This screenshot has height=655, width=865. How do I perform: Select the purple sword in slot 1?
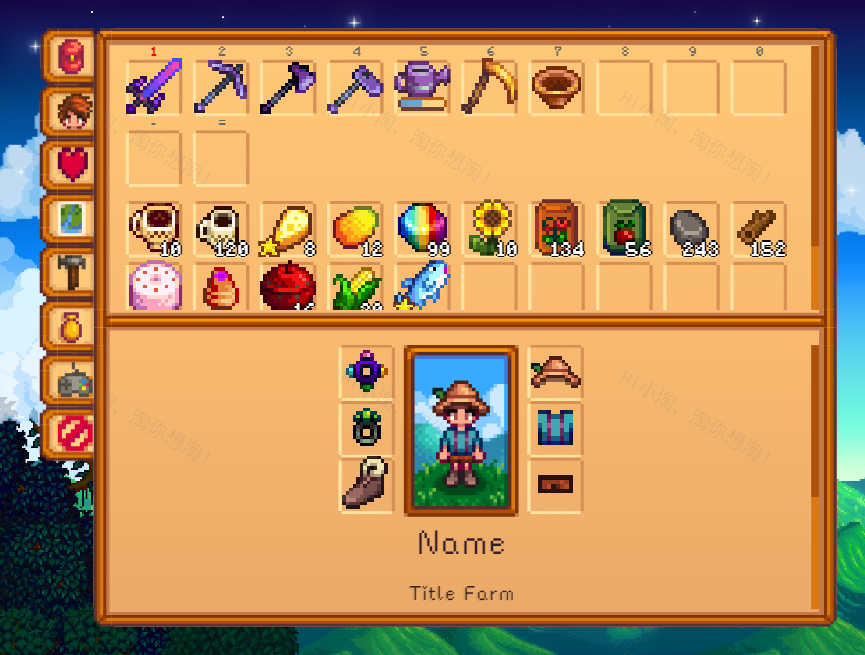click(x=153, y=87)
